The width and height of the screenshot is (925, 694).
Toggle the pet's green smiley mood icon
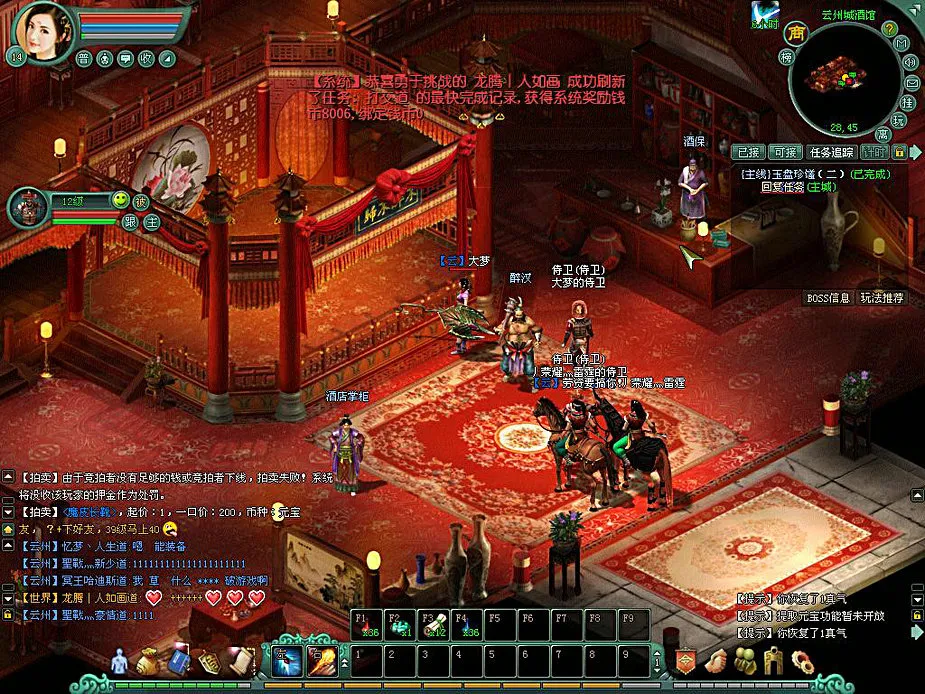tap(120, 200)
